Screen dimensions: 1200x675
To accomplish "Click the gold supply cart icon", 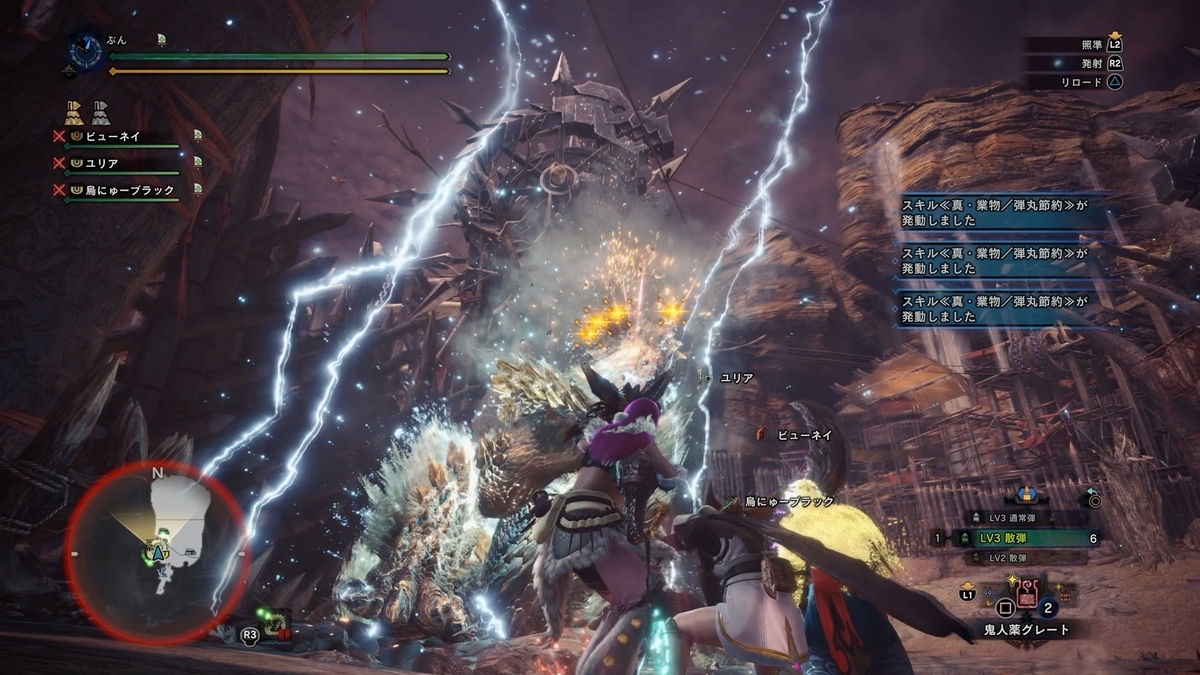I will [x=74, y=110].
